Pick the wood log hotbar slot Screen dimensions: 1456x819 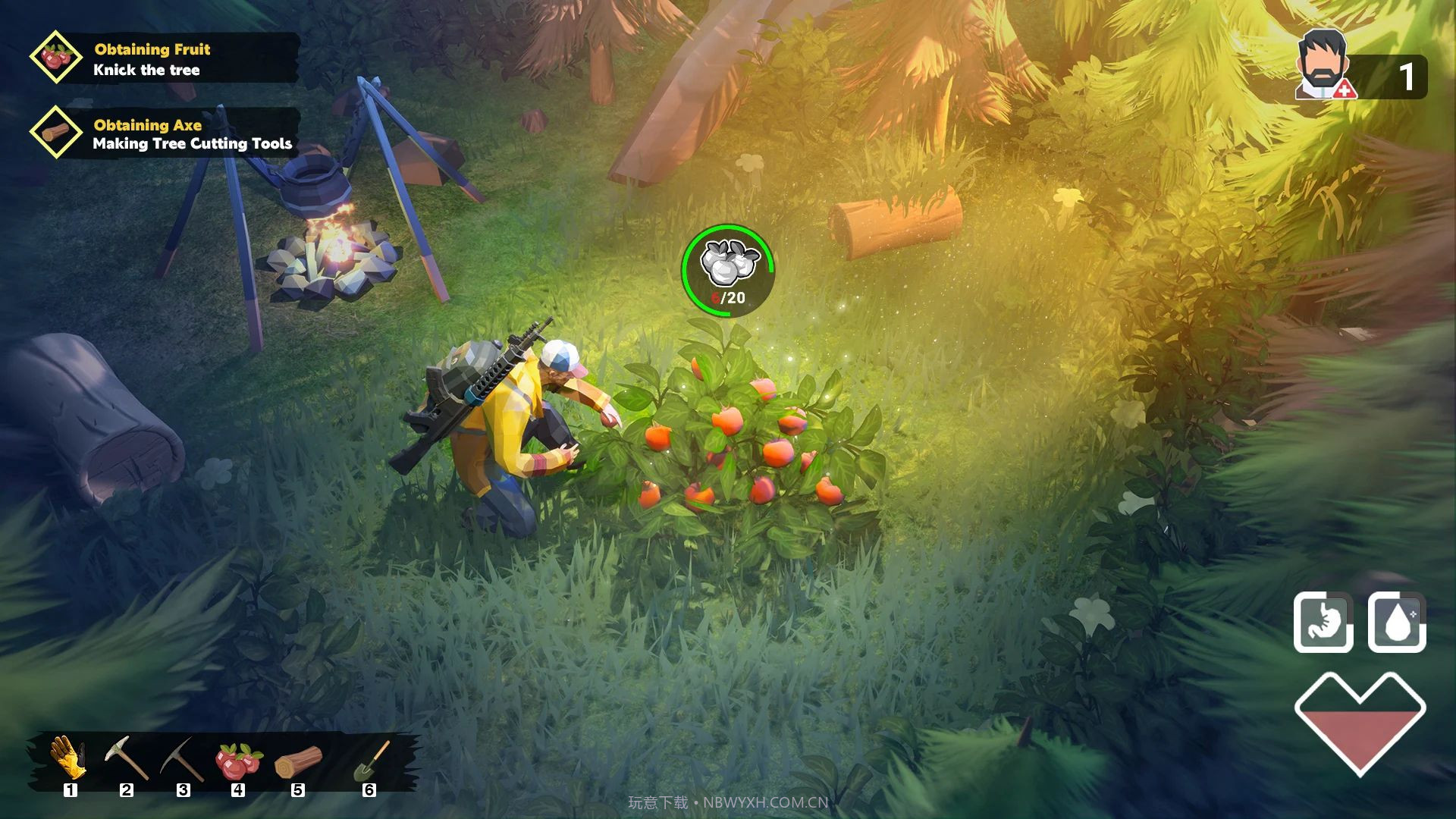[298, 761]
